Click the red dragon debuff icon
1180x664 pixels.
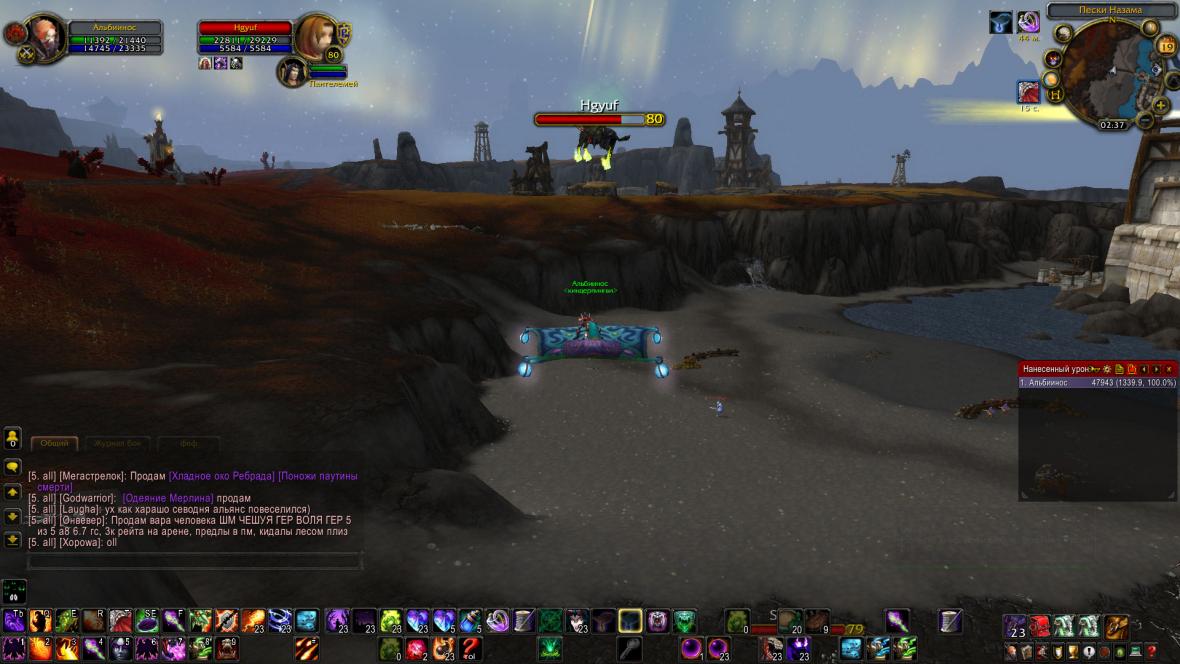coord(1026,92)
